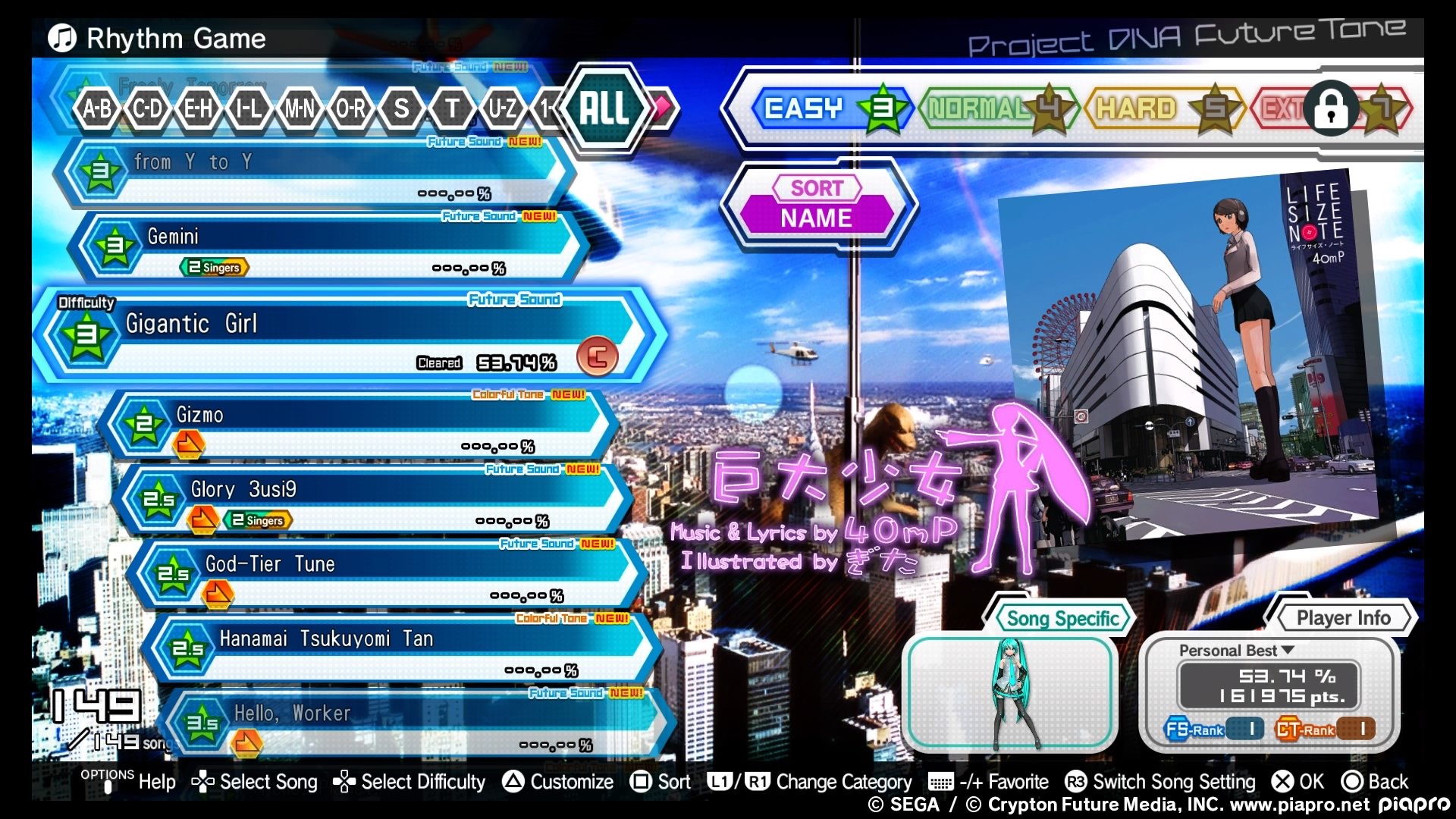Click the Help option in the bottom bar

tap(157, 782)
